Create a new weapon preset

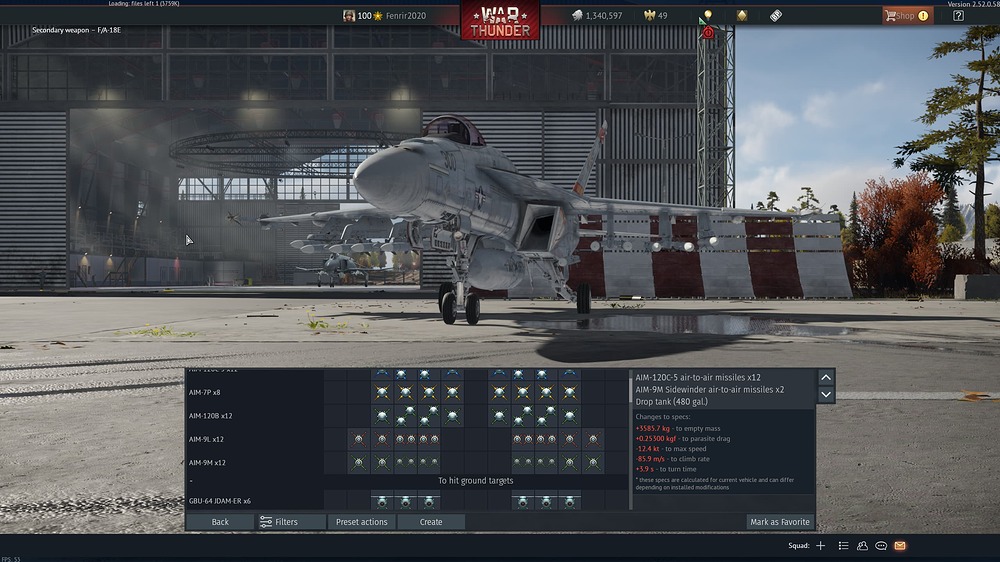point(431,522)
